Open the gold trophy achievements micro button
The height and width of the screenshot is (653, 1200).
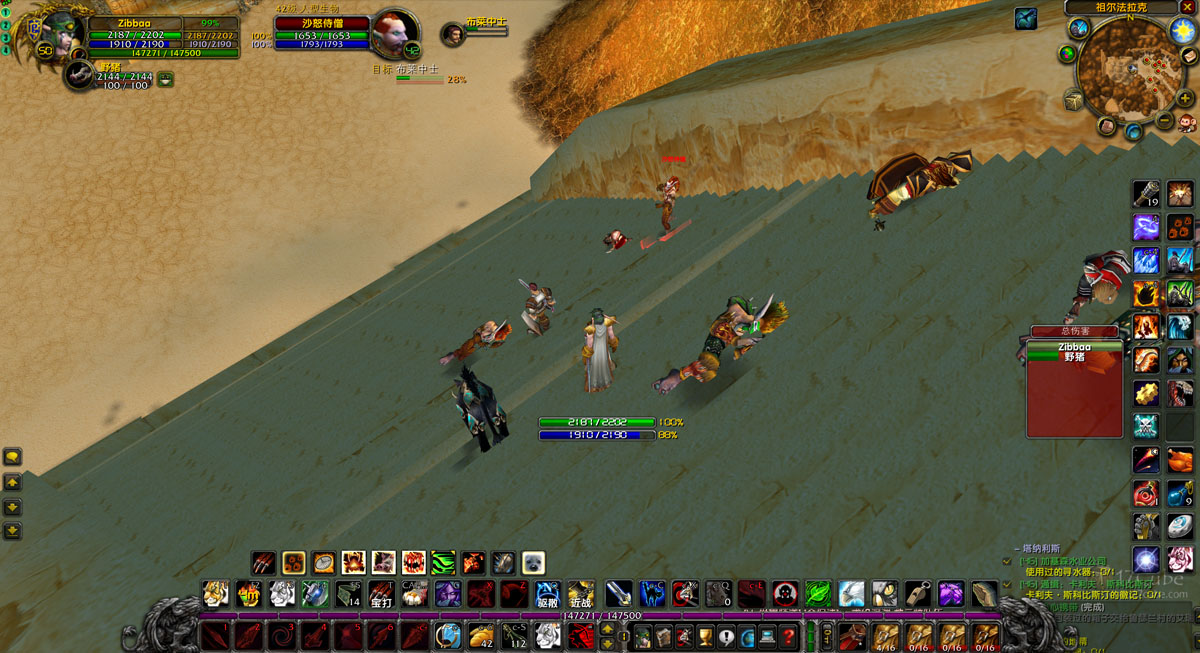tap(705, 636)
